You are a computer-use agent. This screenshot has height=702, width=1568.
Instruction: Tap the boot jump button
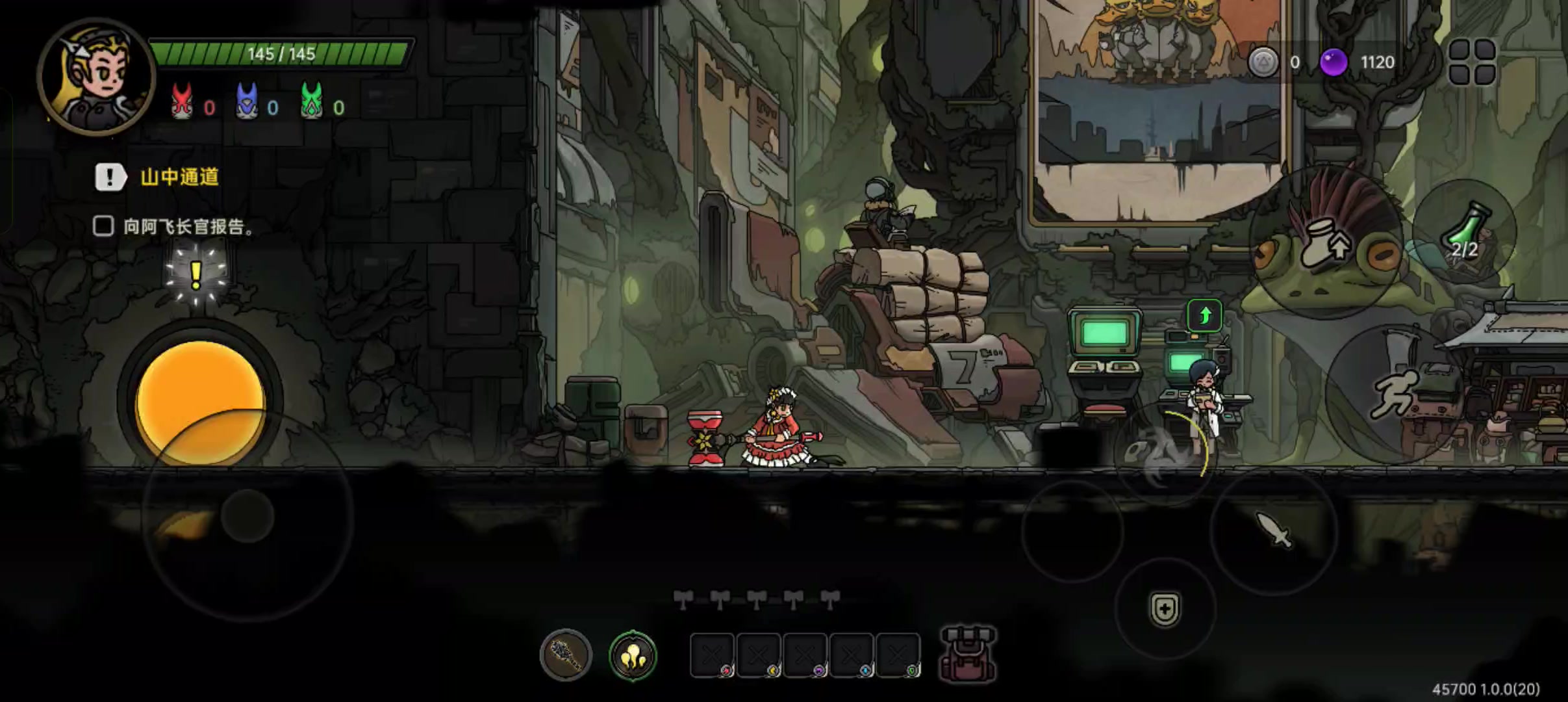tap(1325, 244)
